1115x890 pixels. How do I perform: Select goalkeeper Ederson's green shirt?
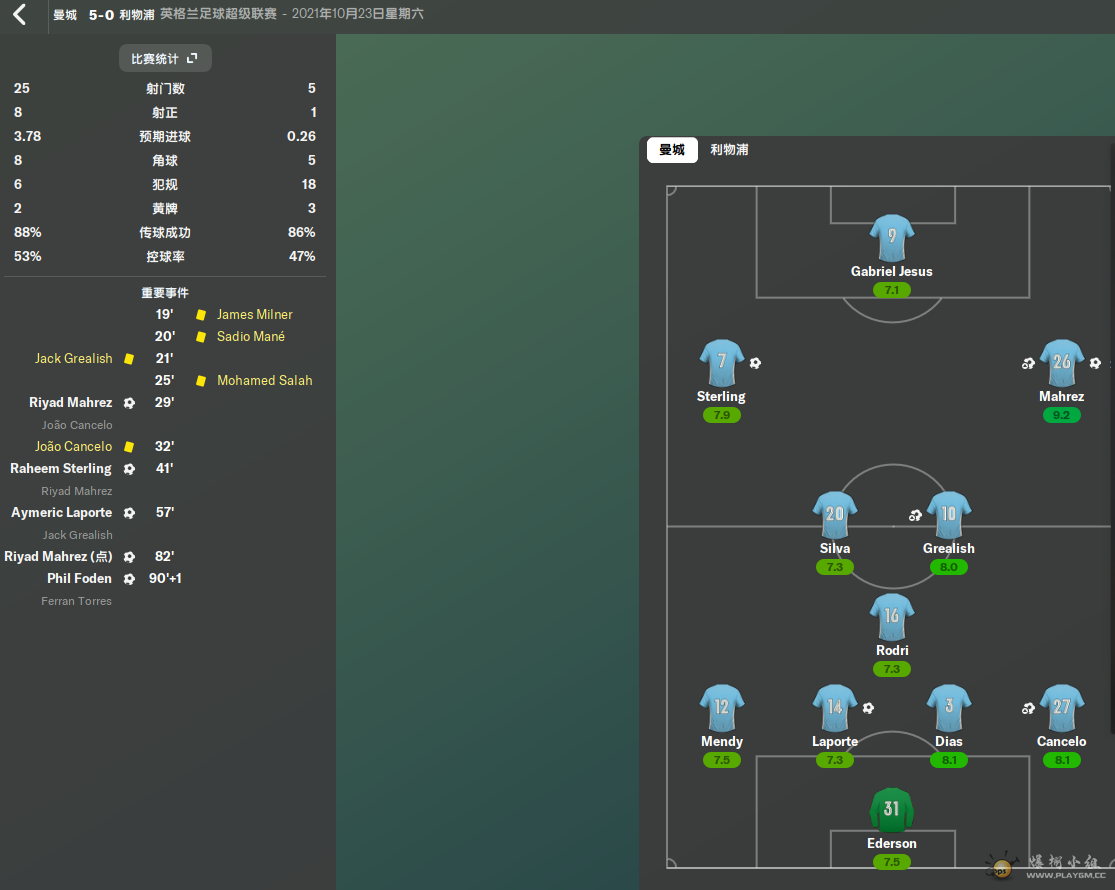tap(891, 810)
